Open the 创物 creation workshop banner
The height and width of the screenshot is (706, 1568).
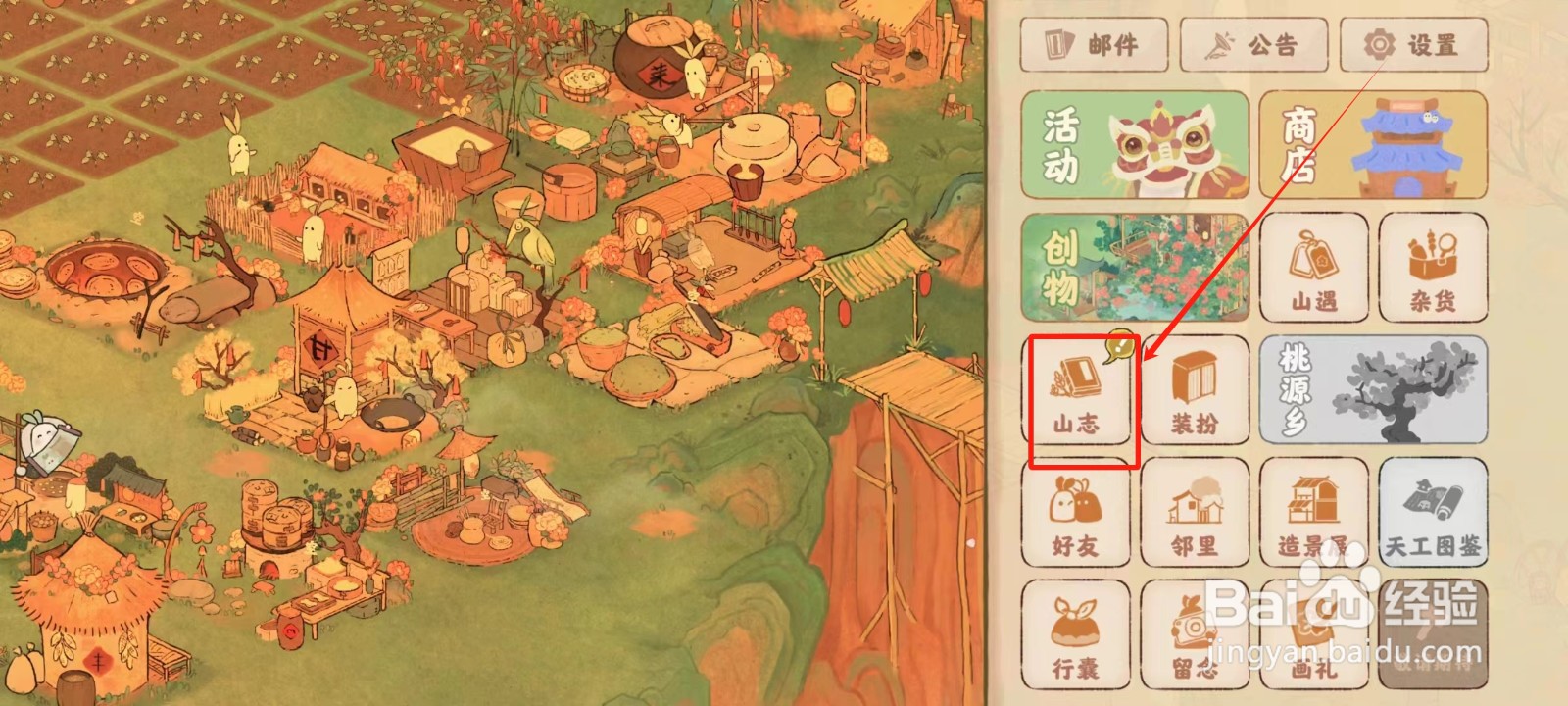click(x=1135, y=269)
